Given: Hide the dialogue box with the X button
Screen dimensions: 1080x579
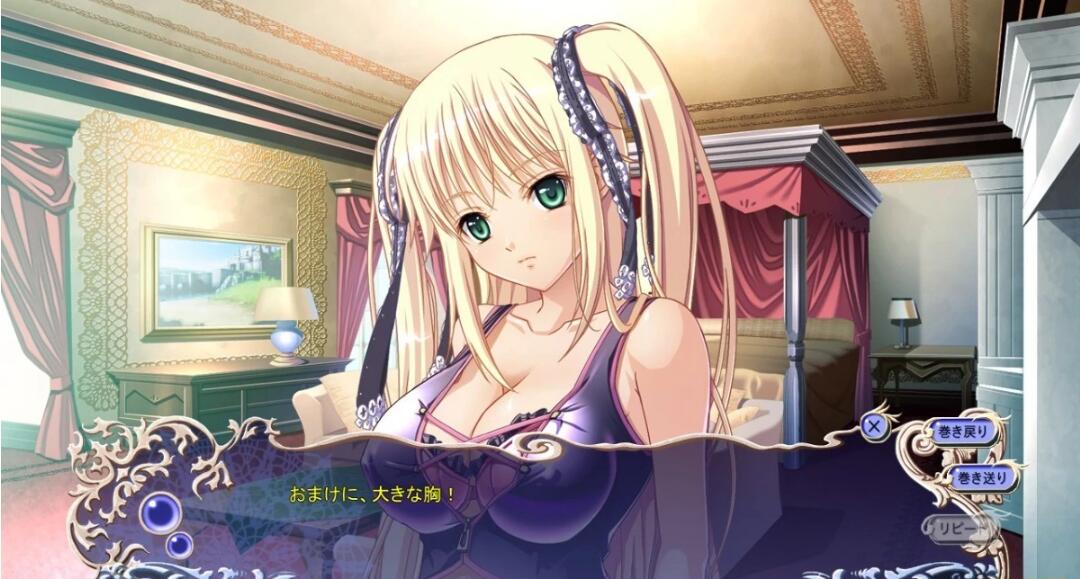Looking at the screenshot, I should (875, 426).
